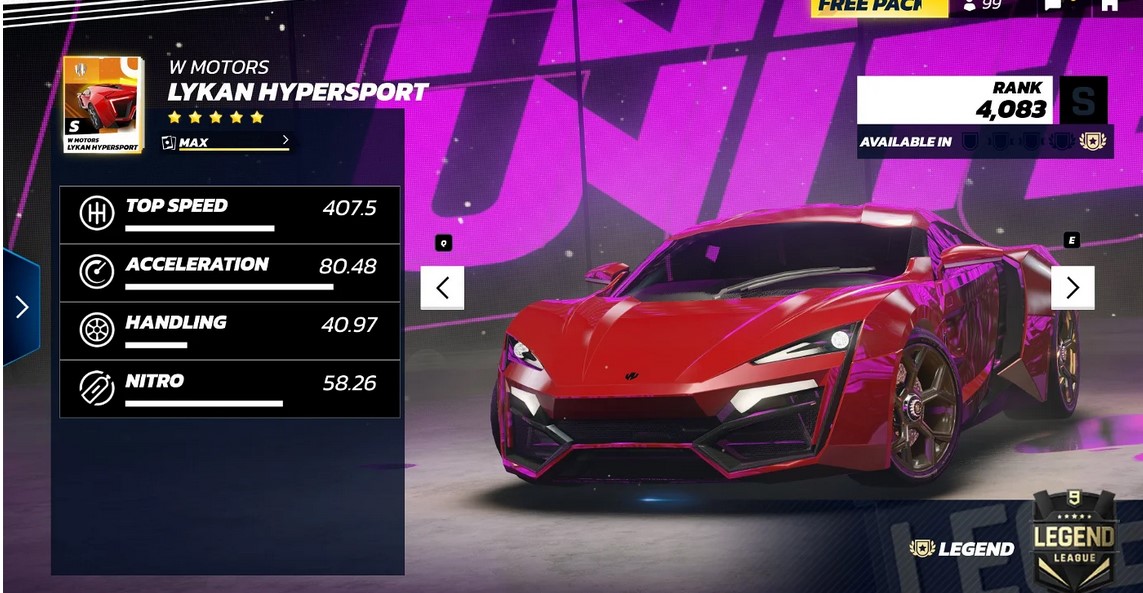Open the MAX blueprint card progress
Image resolution: width=1143 pixels, height=593 pixels.
pos(227,142)
